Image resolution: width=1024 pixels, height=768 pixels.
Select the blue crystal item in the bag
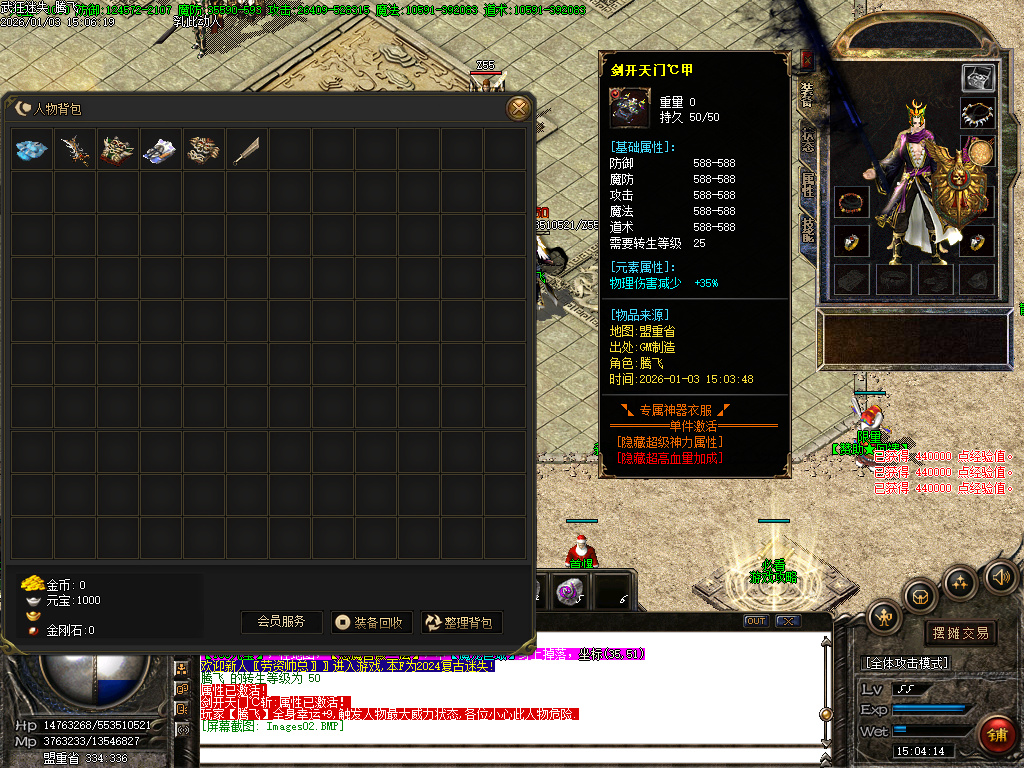coord(32,150)
